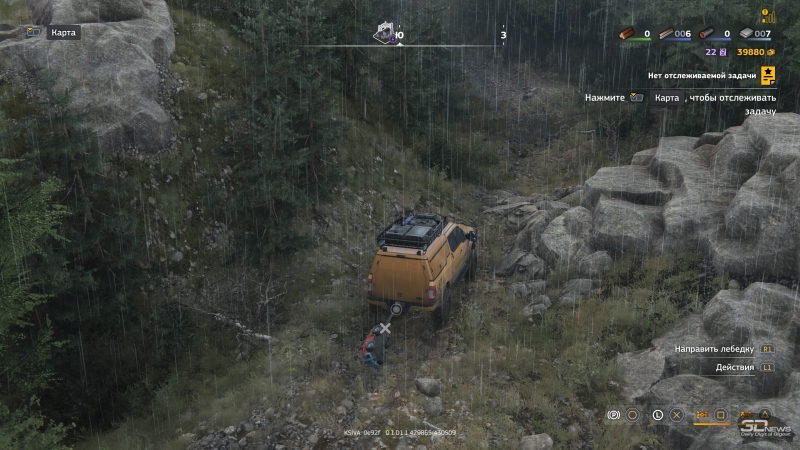This screenshot has height=450, width=800.
Task: Select the Направить лебедку winch option
Action: (x=716, y=349)
